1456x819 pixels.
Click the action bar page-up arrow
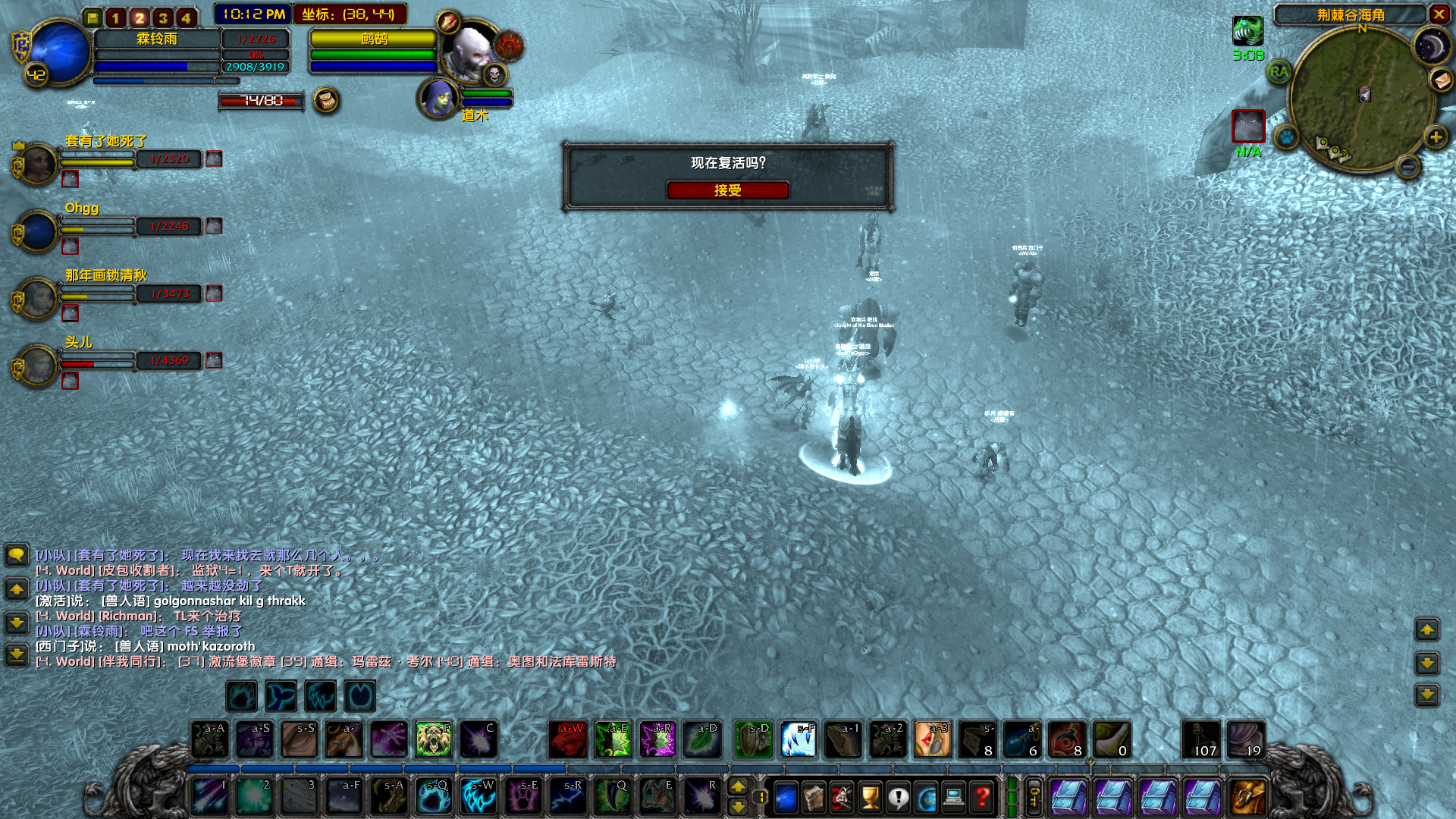coord(738,787)
